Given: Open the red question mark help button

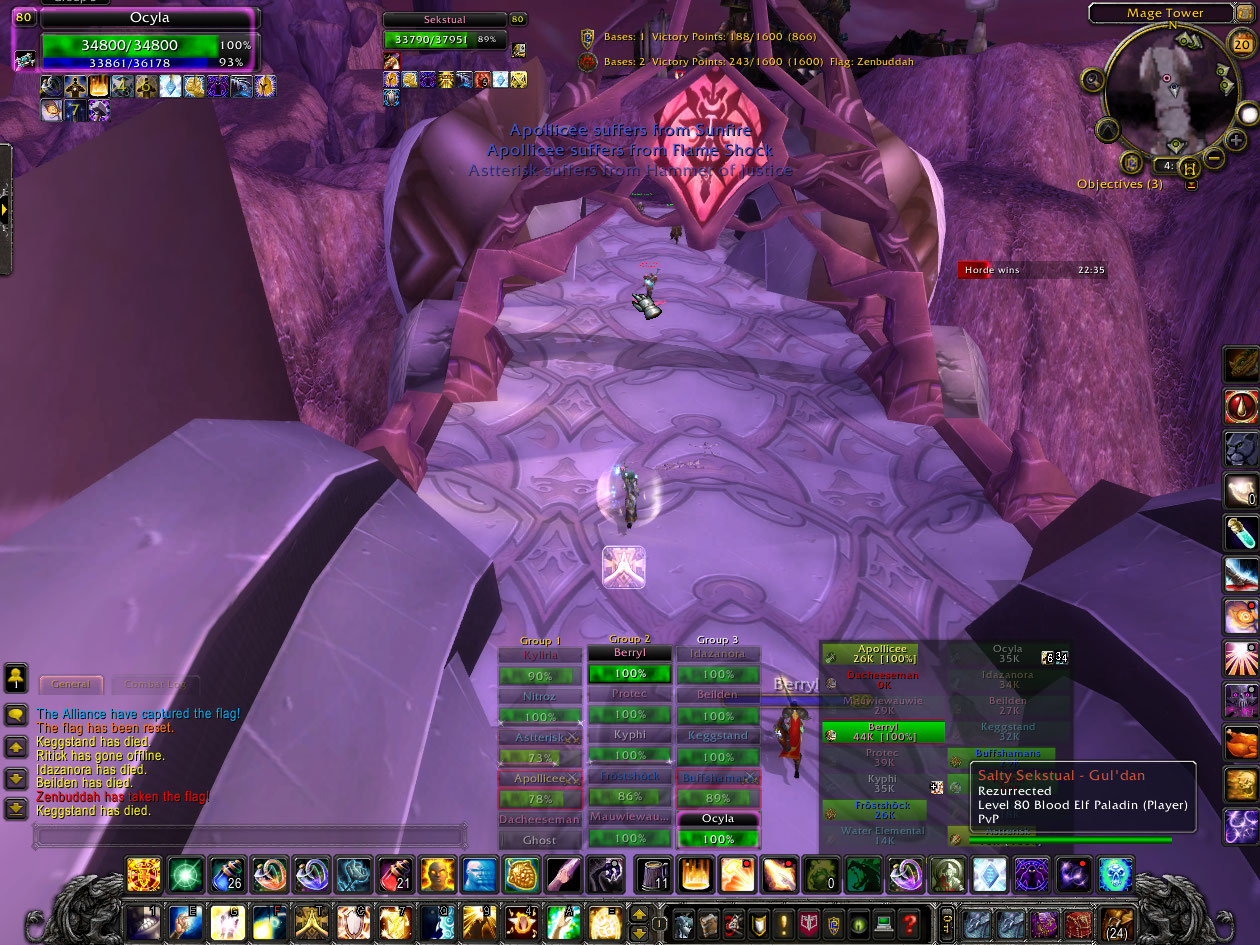Looking at the screenshot, I should click(x=909, y=923).
